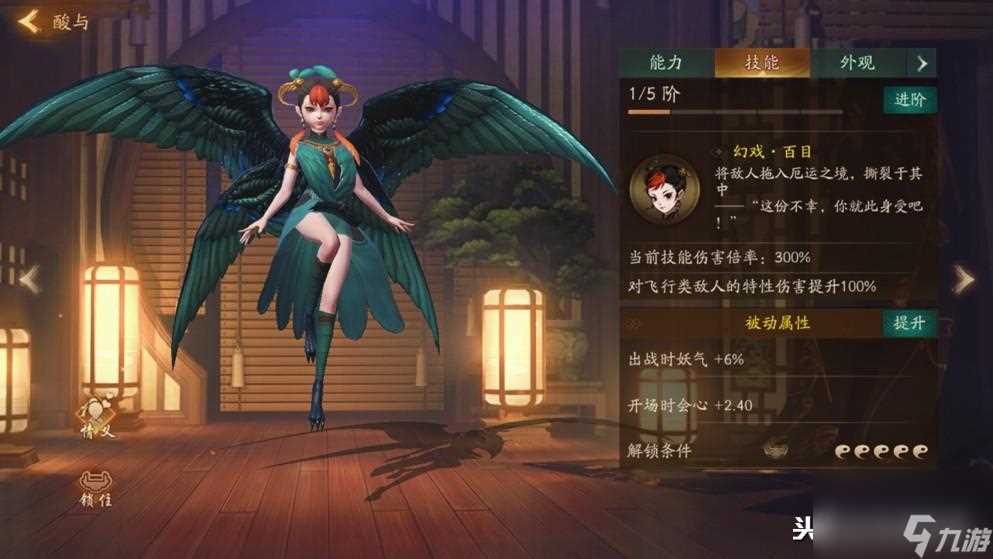Screen dimensions: 993x559
Task: Go back using the top-left arrow
Action: (28, 21)
